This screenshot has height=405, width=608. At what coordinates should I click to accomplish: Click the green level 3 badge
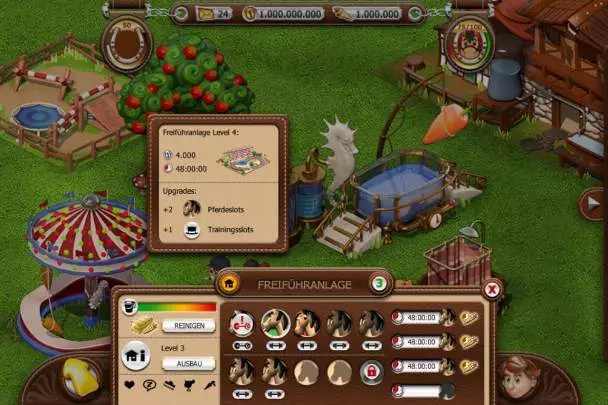(380, 284)
